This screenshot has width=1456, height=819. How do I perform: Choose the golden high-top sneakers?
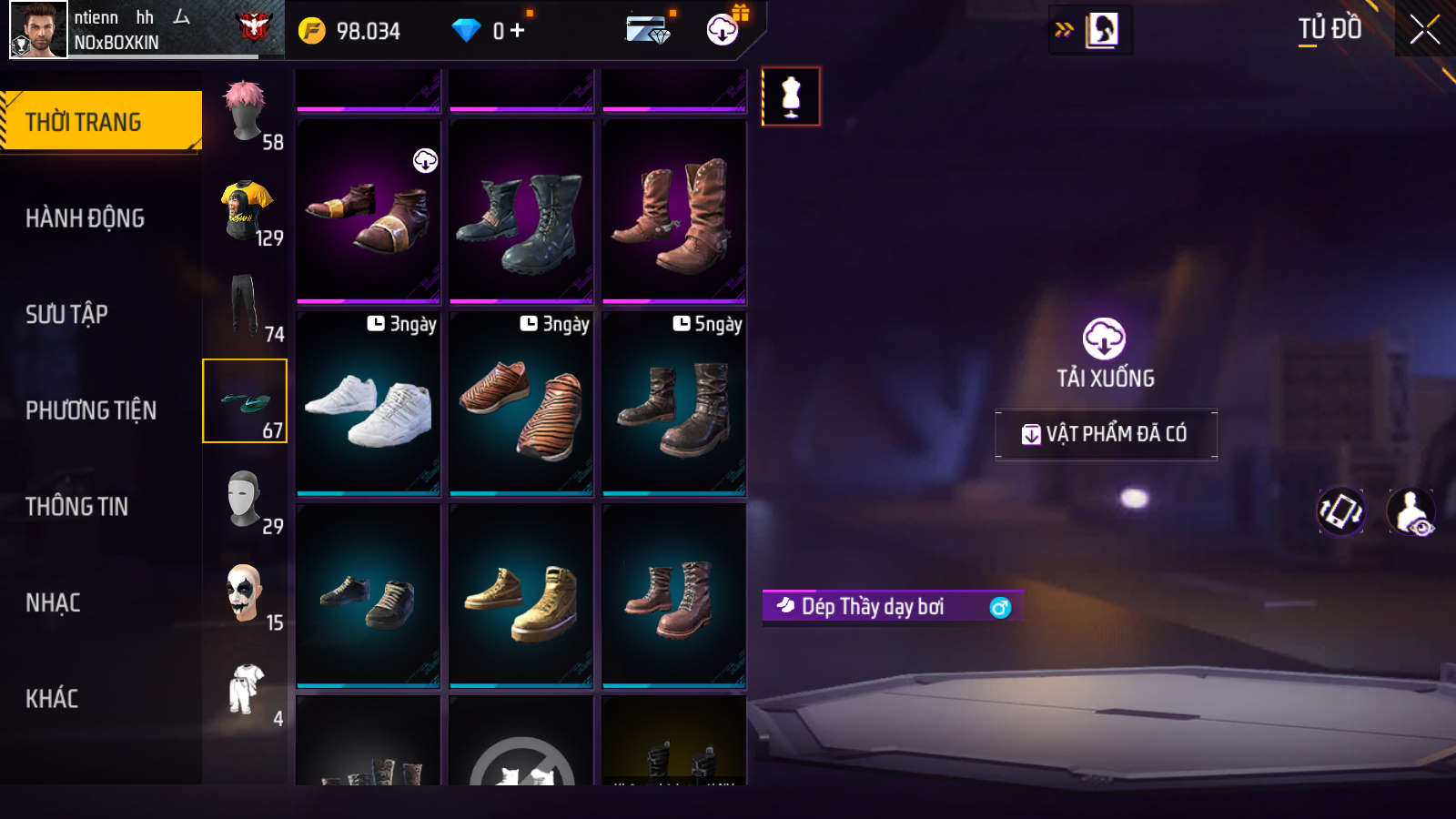521,598
